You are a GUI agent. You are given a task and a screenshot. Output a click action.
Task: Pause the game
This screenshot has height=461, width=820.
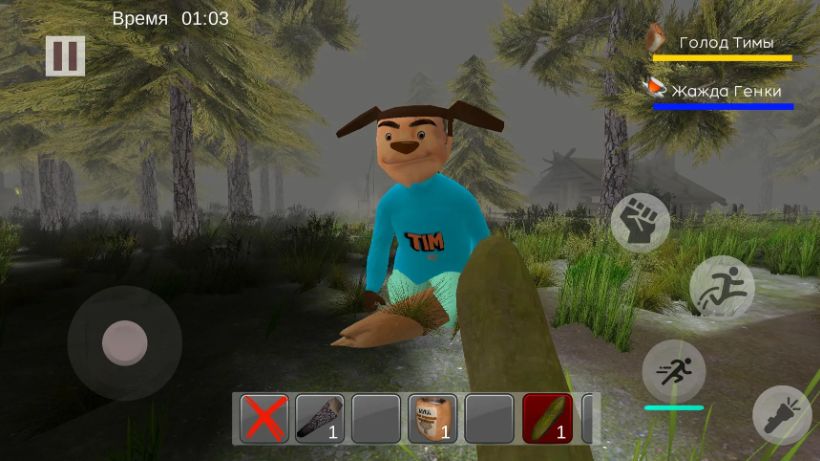65,56
